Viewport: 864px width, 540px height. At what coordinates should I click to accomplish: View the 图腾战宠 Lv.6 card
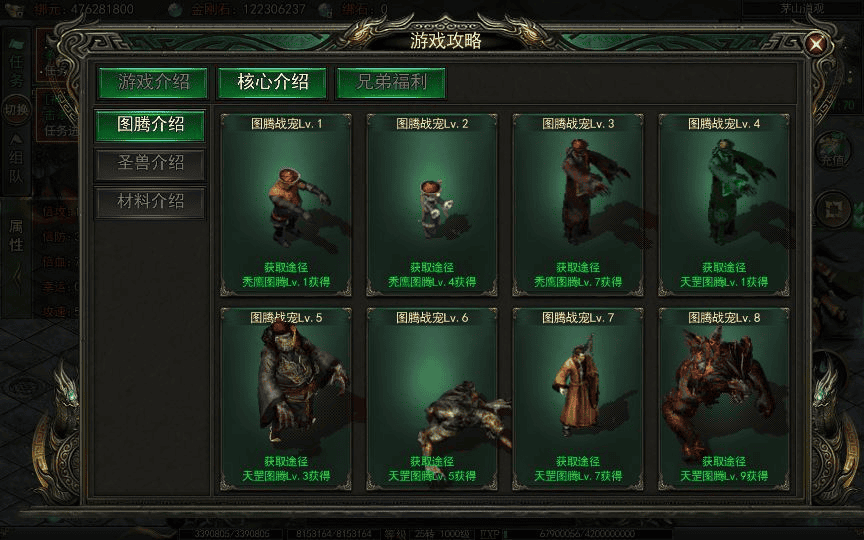(432, 397)
